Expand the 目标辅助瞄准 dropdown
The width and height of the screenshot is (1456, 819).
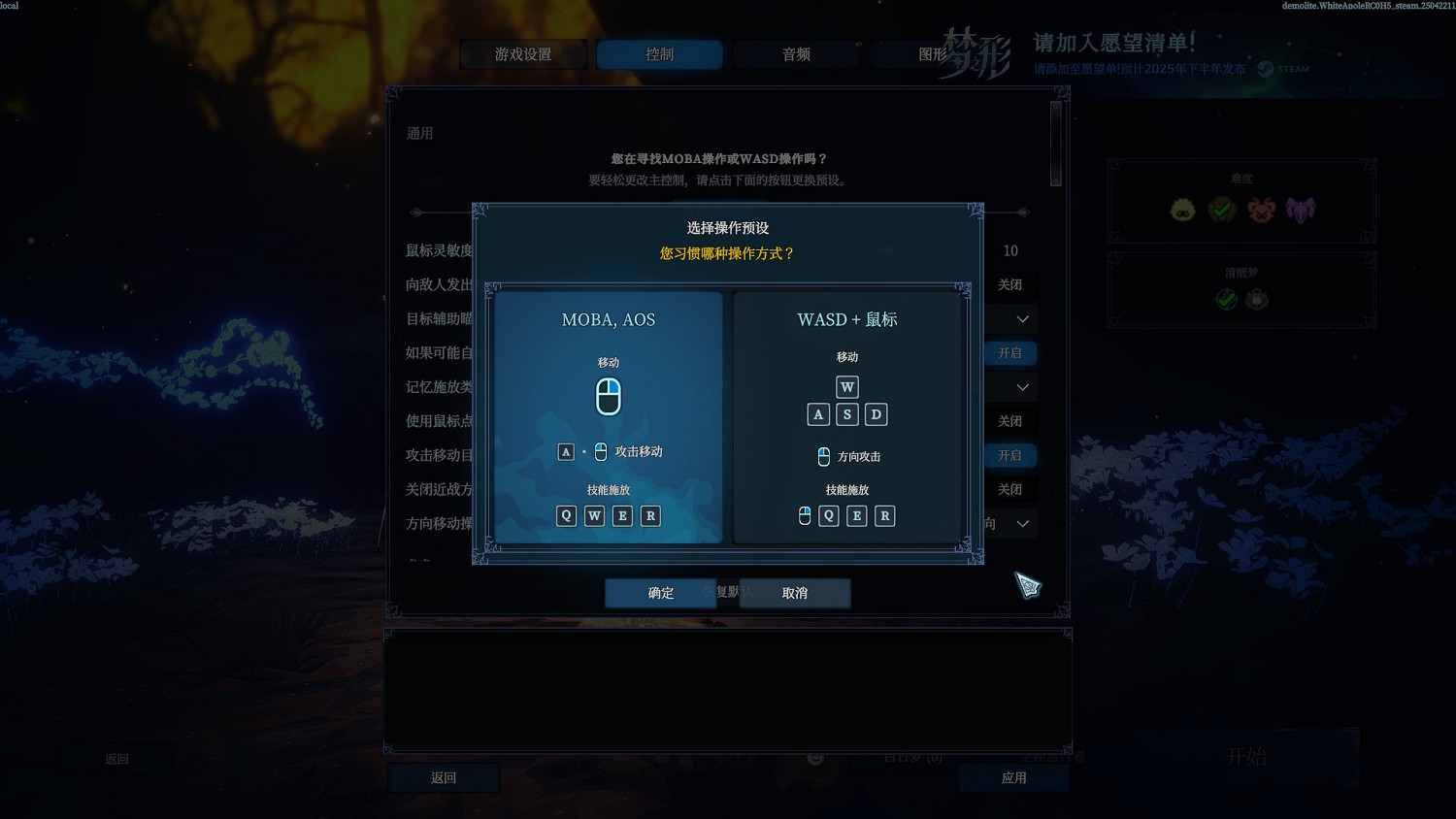coord(1021,318)
